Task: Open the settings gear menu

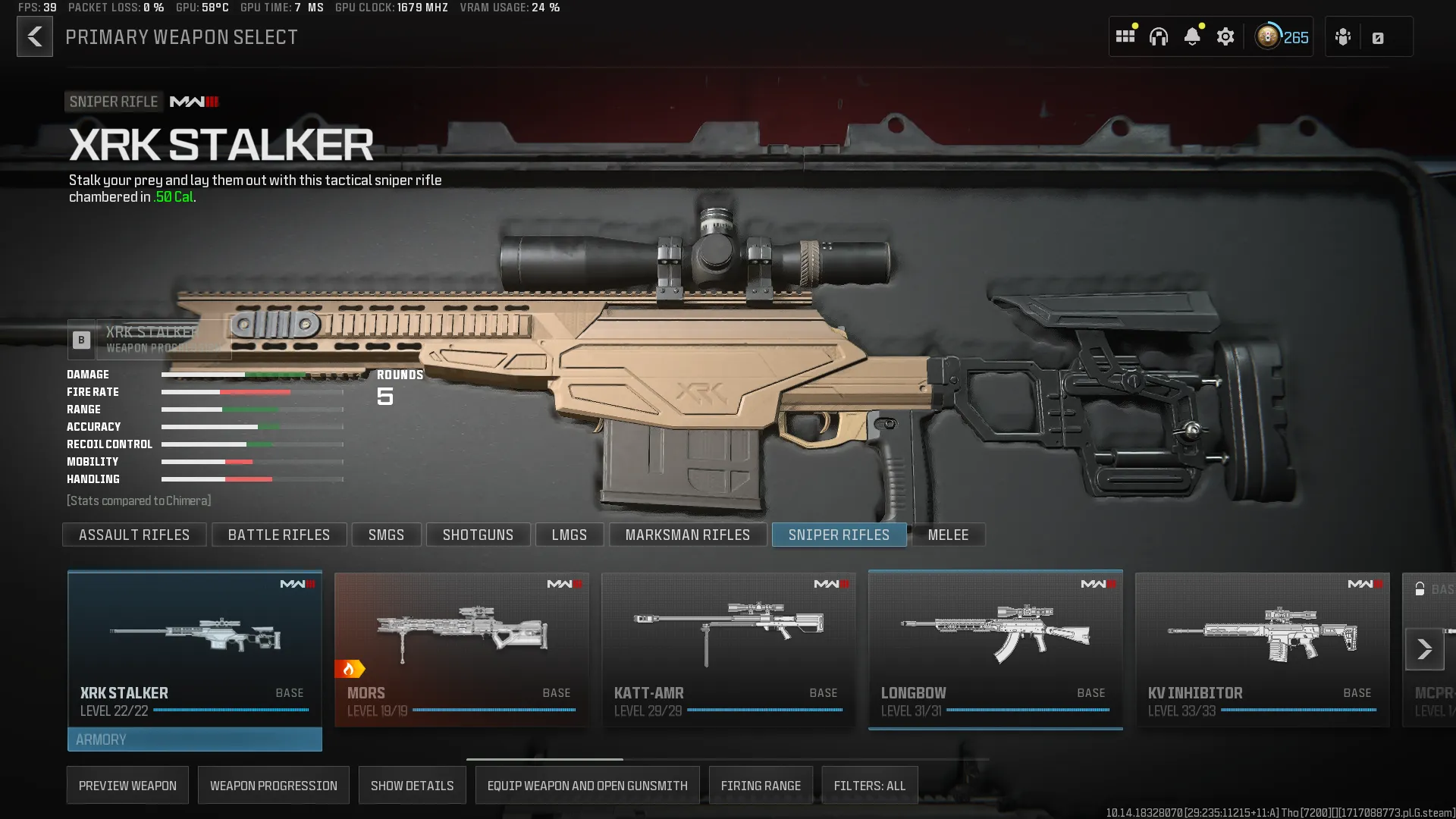Action: click(1226, 36)
